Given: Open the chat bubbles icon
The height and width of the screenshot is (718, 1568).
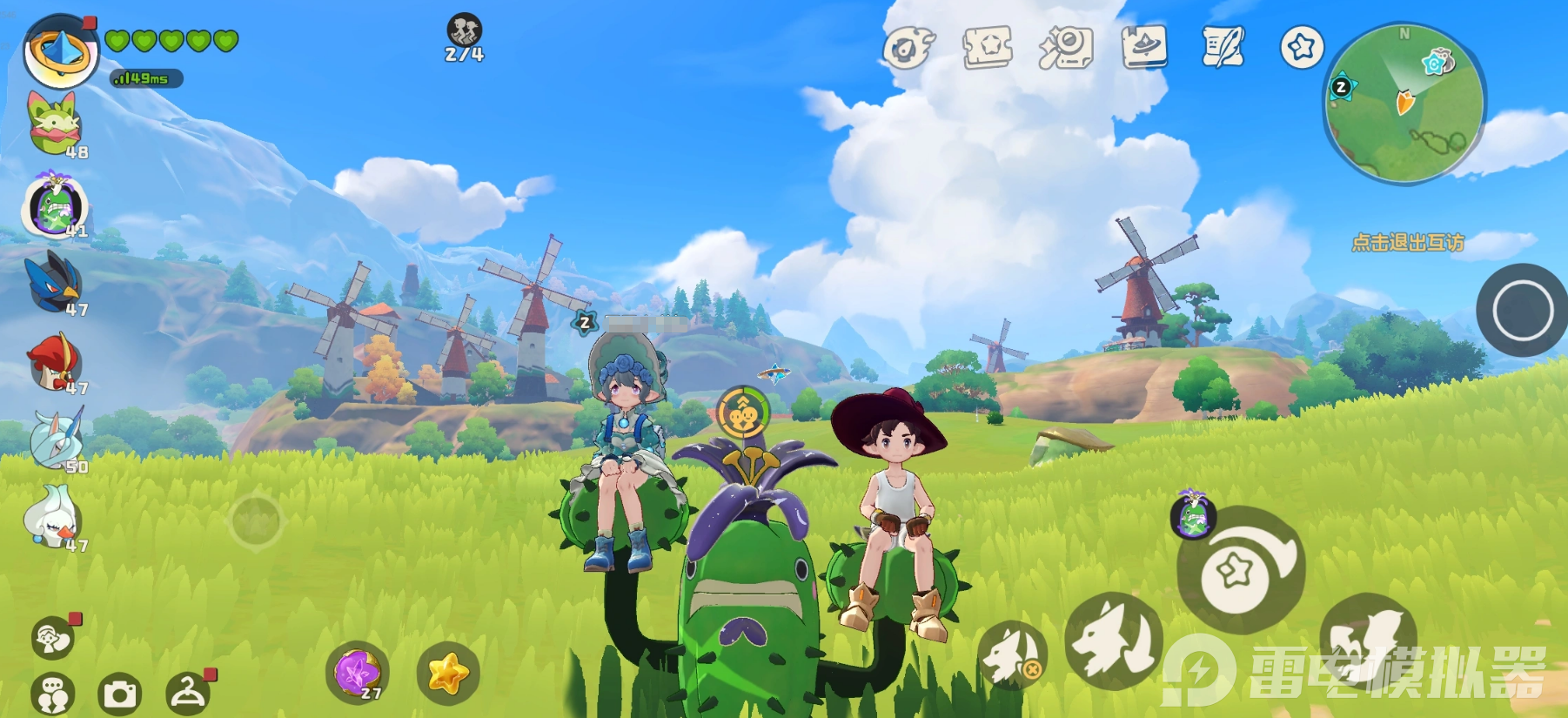Looking at the screenshot, I should point(52,695).
